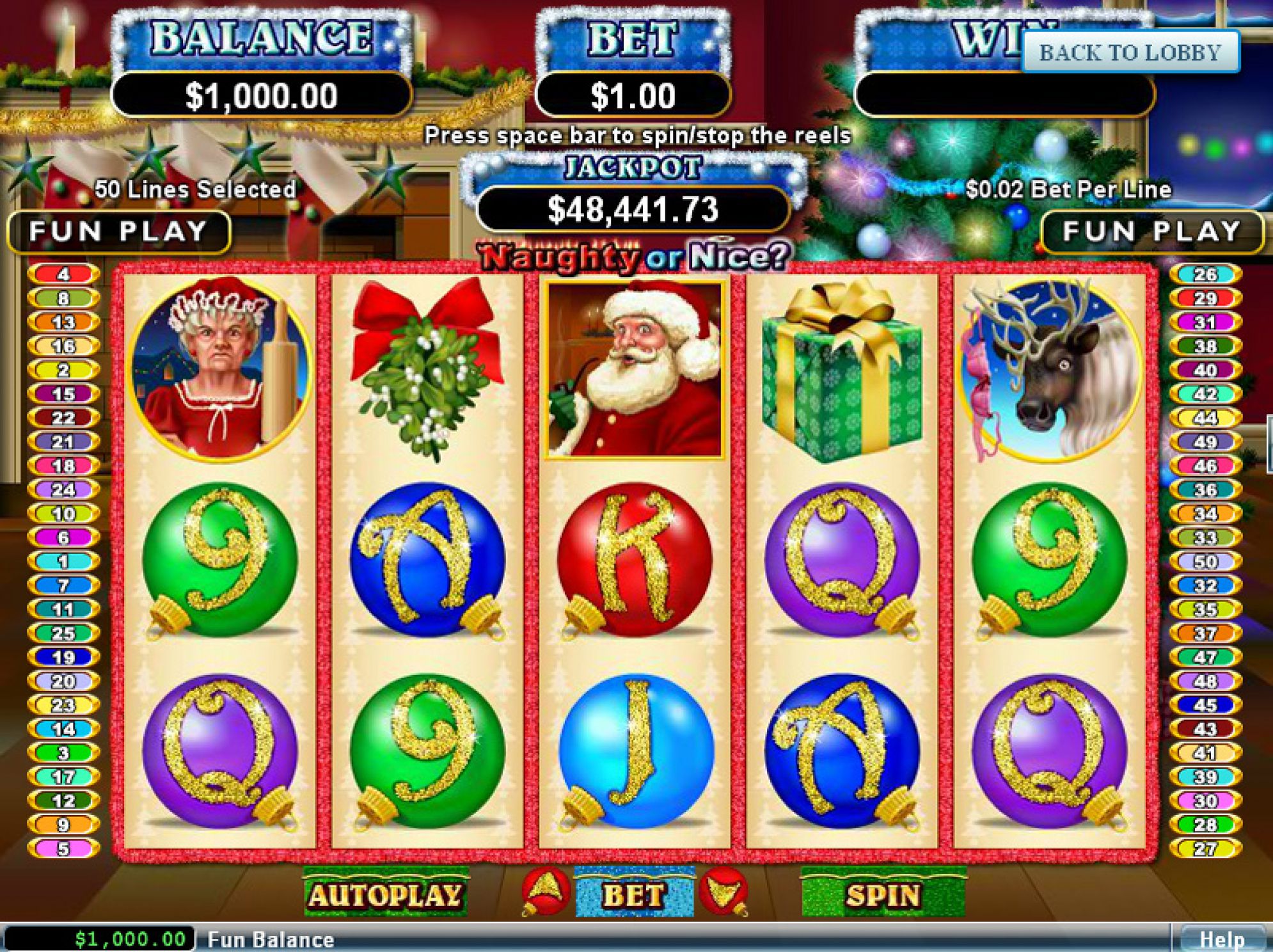Decrease bet with the down arrow ornament

point(724,891)
